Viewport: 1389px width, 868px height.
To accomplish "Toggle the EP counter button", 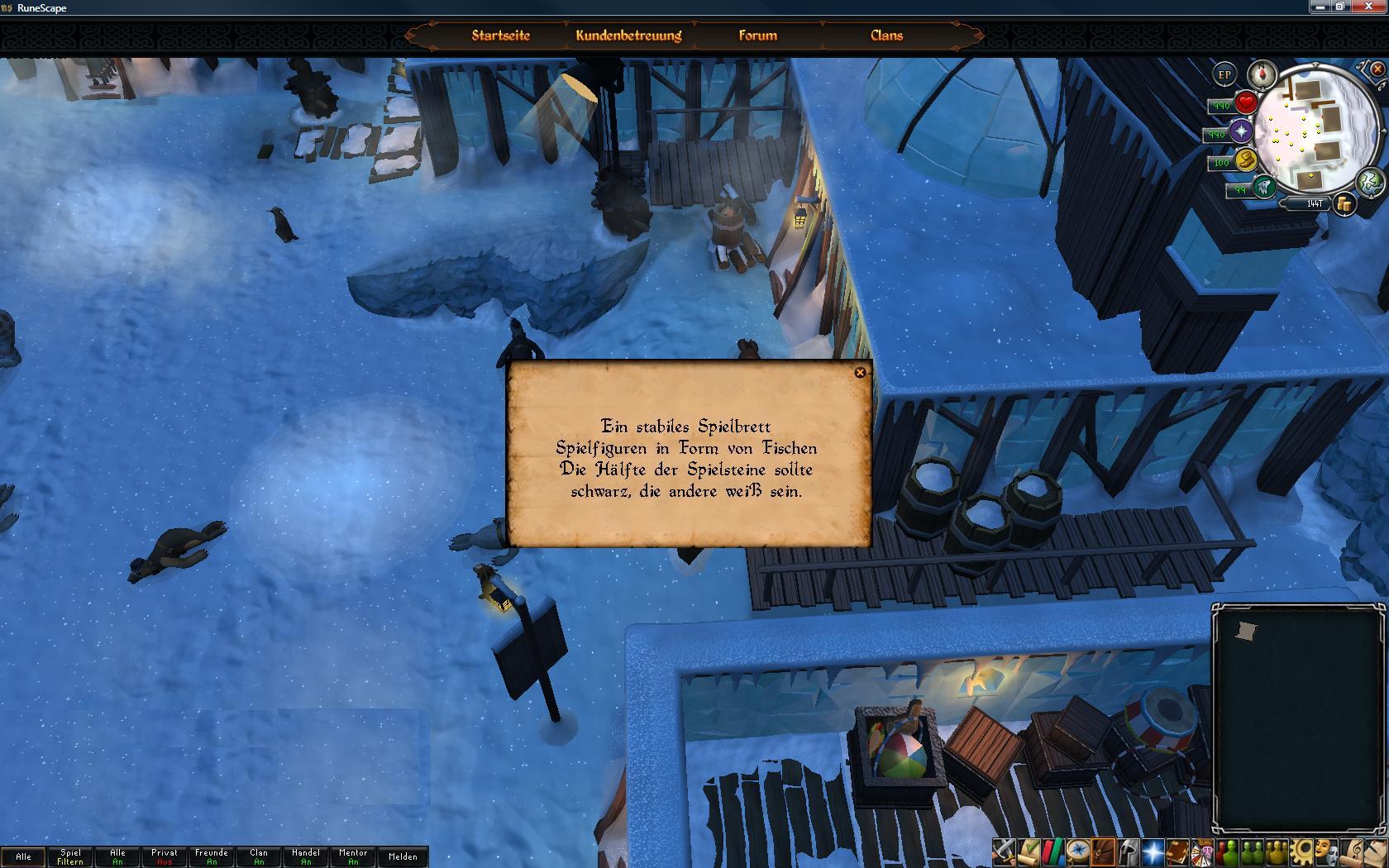I will point(1224,74).
